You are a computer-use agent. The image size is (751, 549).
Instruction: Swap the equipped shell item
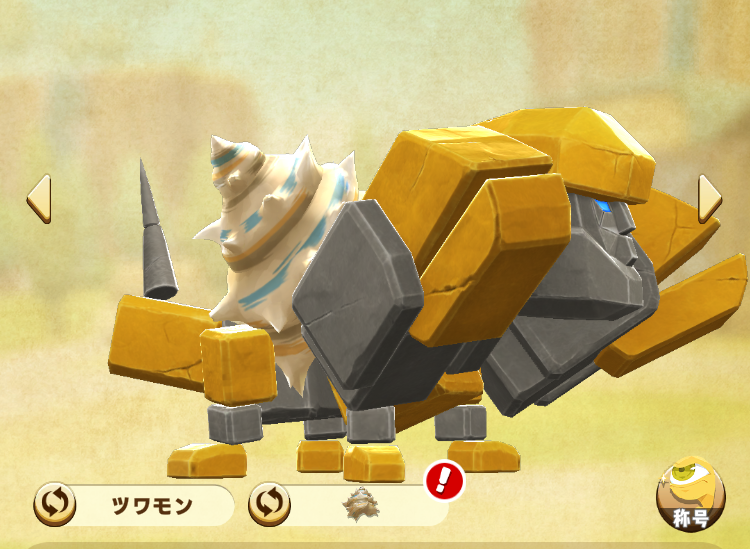[x=269, y=504]
